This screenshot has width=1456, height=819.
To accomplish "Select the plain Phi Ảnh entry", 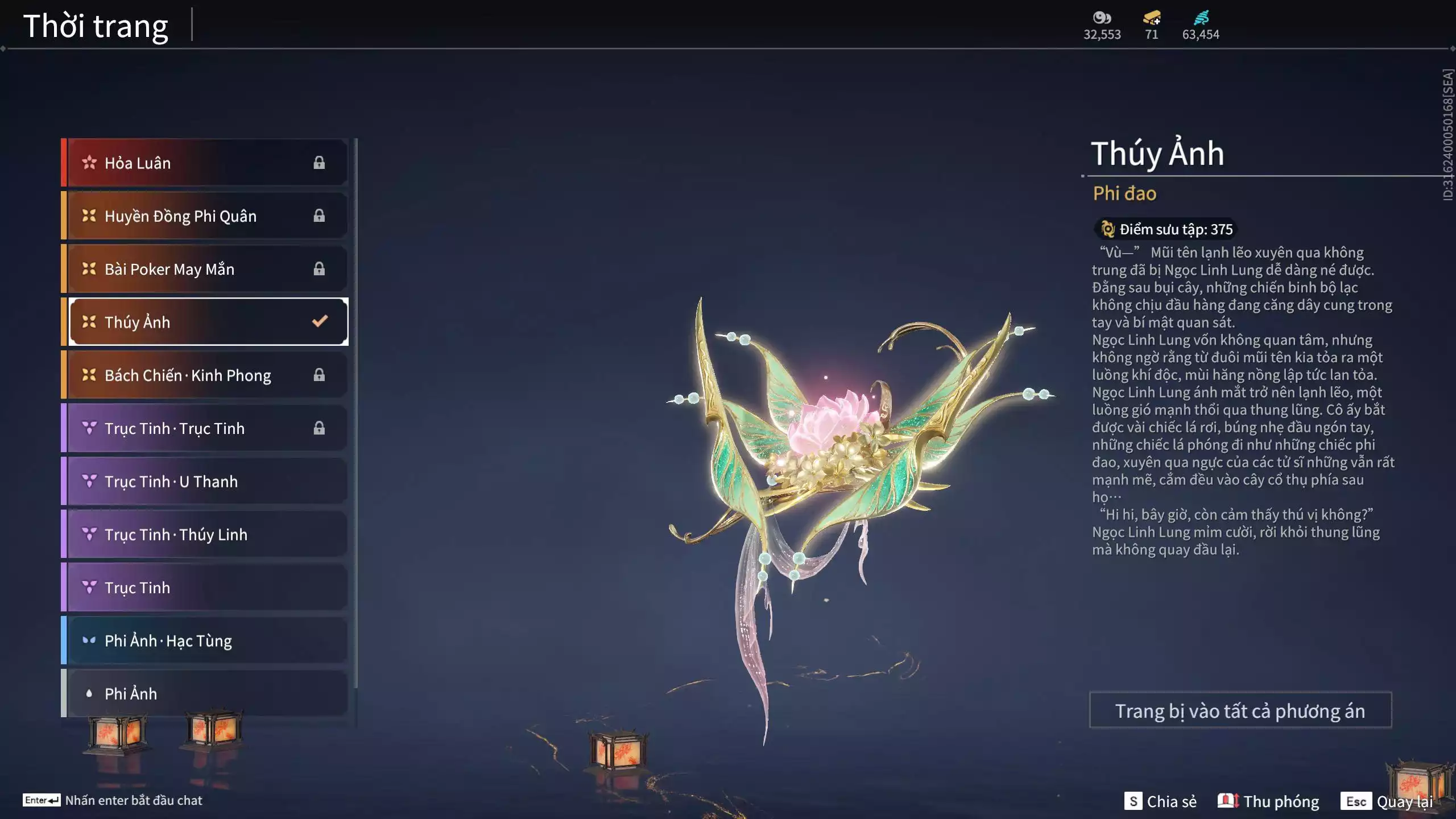I will tap(205, 693).
